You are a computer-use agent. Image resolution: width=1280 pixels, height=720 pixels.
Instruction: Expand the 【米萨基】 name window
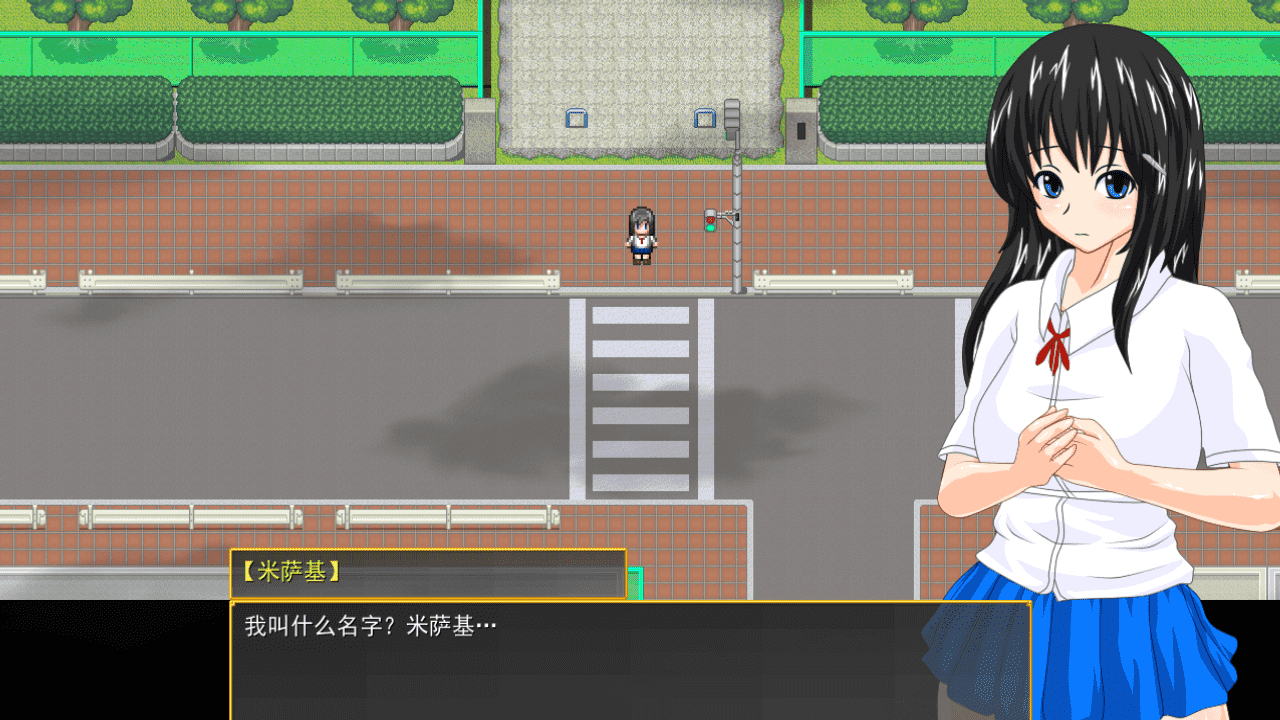click(428, 575)
